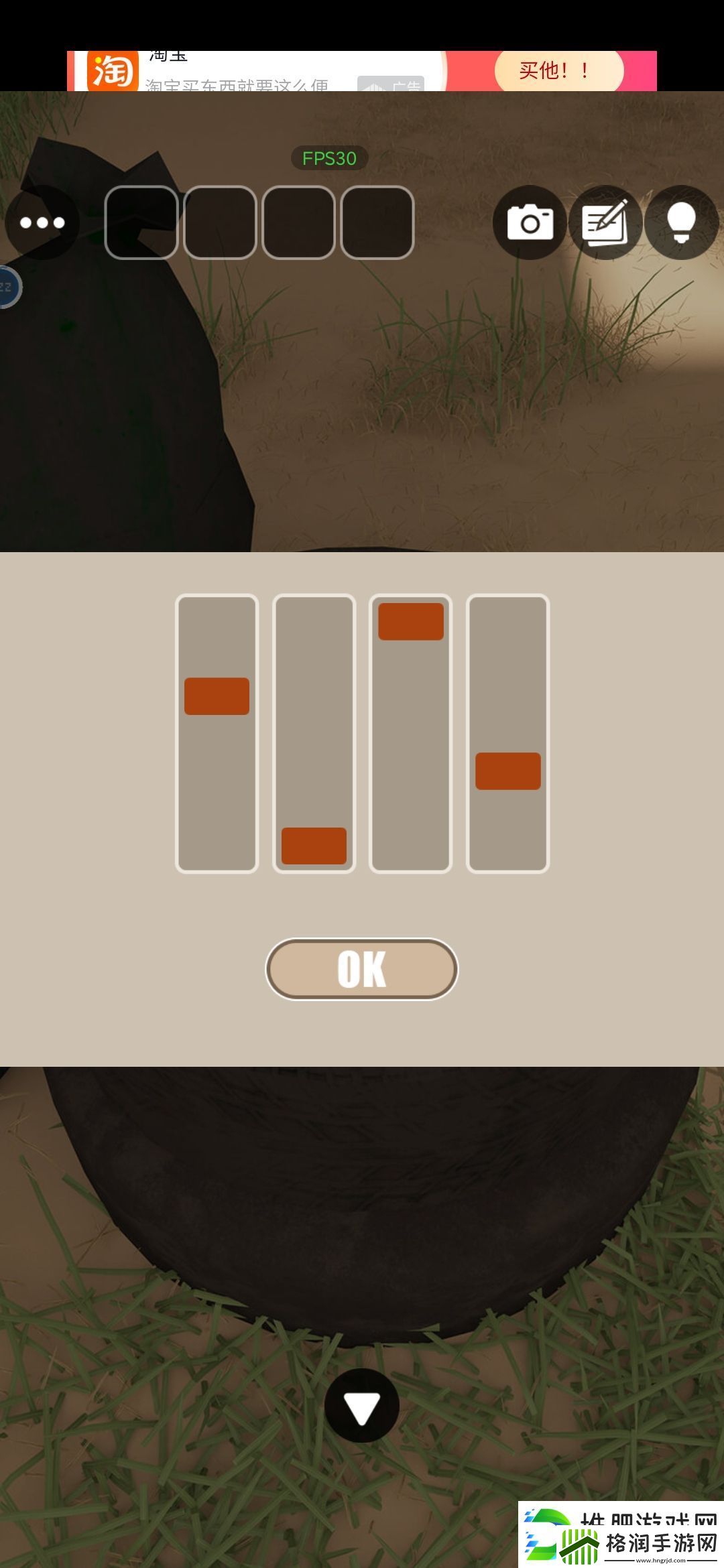Viewport: 724px width, 1568px height.
Task: Go back with the down arrow button
Action: (x=361, y=1406)
